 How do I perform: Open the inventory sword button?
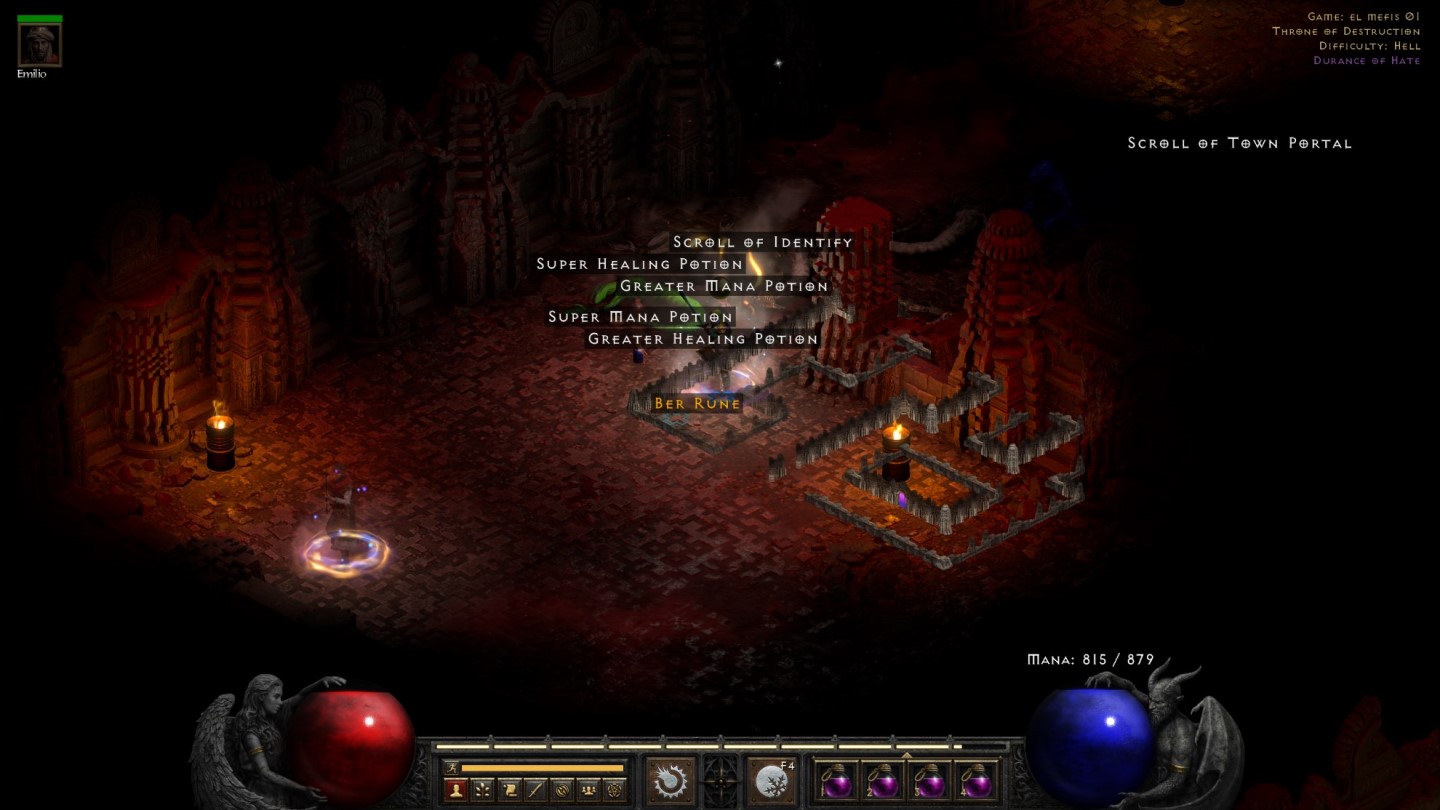(x=535, y=789)
